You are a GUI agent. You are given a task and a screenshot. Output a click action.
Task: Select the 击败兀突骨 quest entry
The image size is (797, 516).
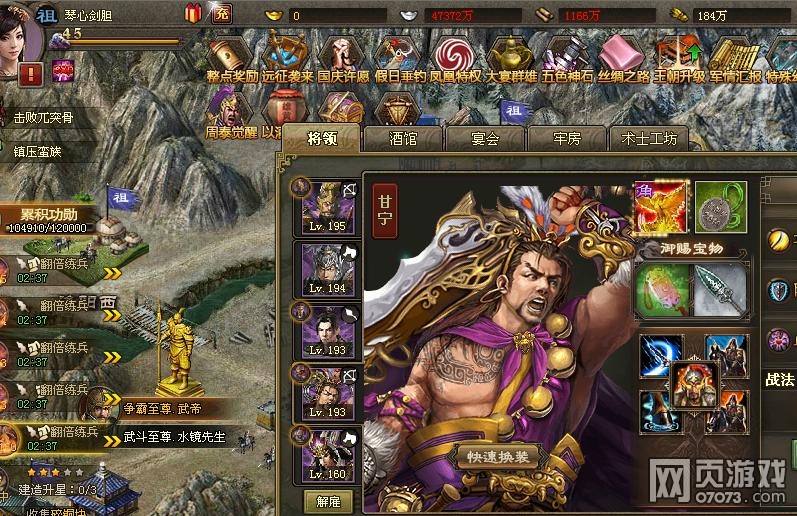coord(43,117)
